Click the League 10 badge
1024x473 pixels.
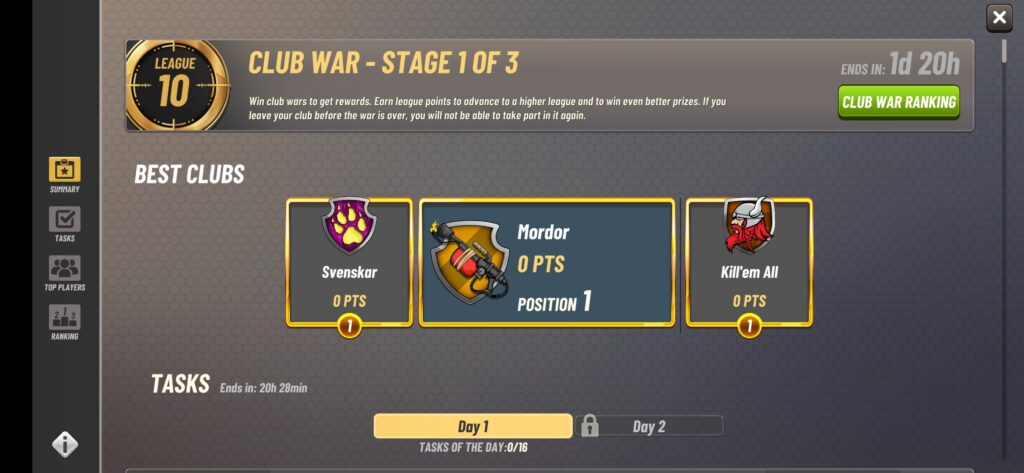click(x=172, y=85)
